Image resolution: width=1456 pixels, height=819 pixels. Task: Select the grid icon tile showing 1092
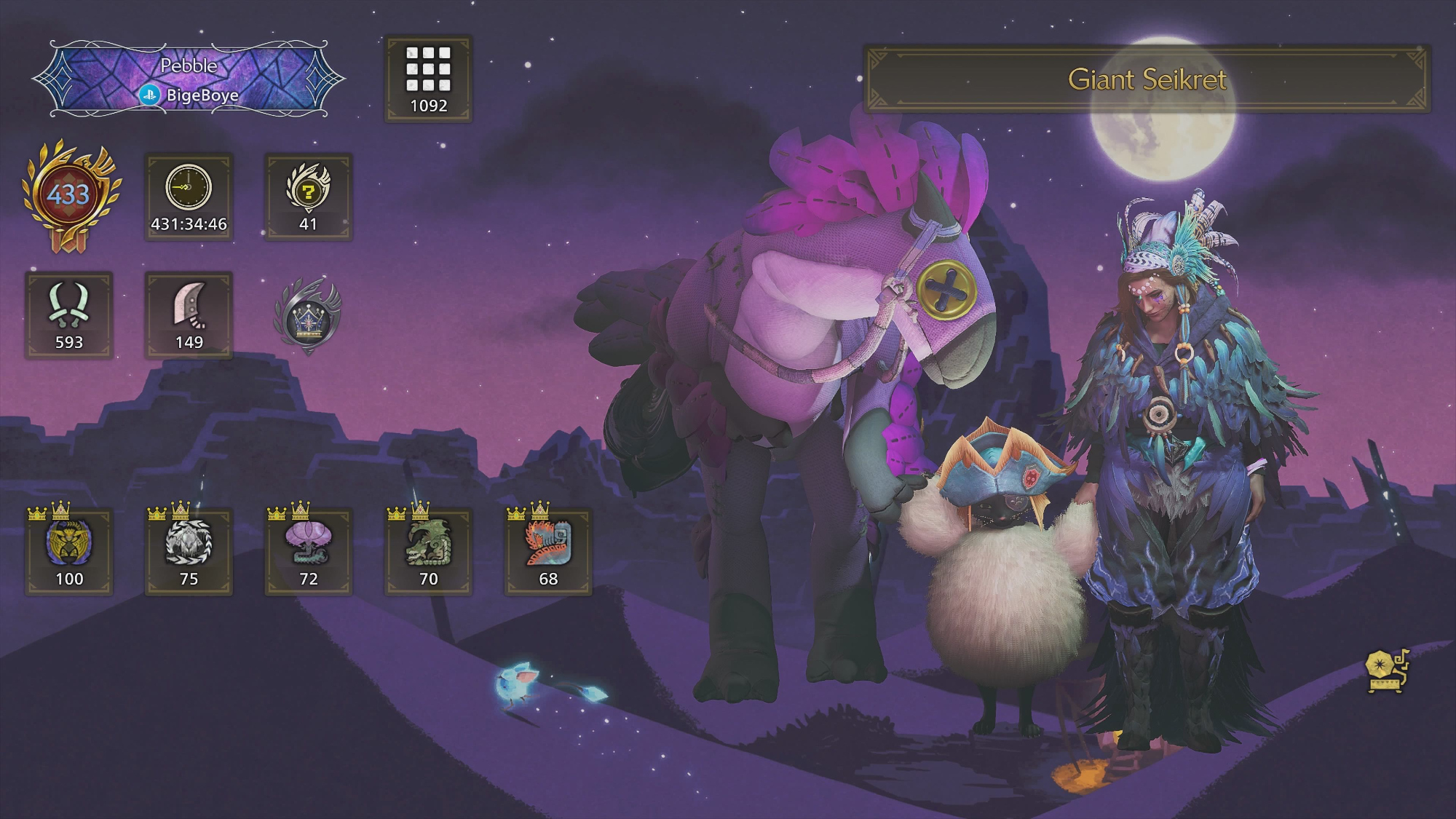(x=429, y=79)
